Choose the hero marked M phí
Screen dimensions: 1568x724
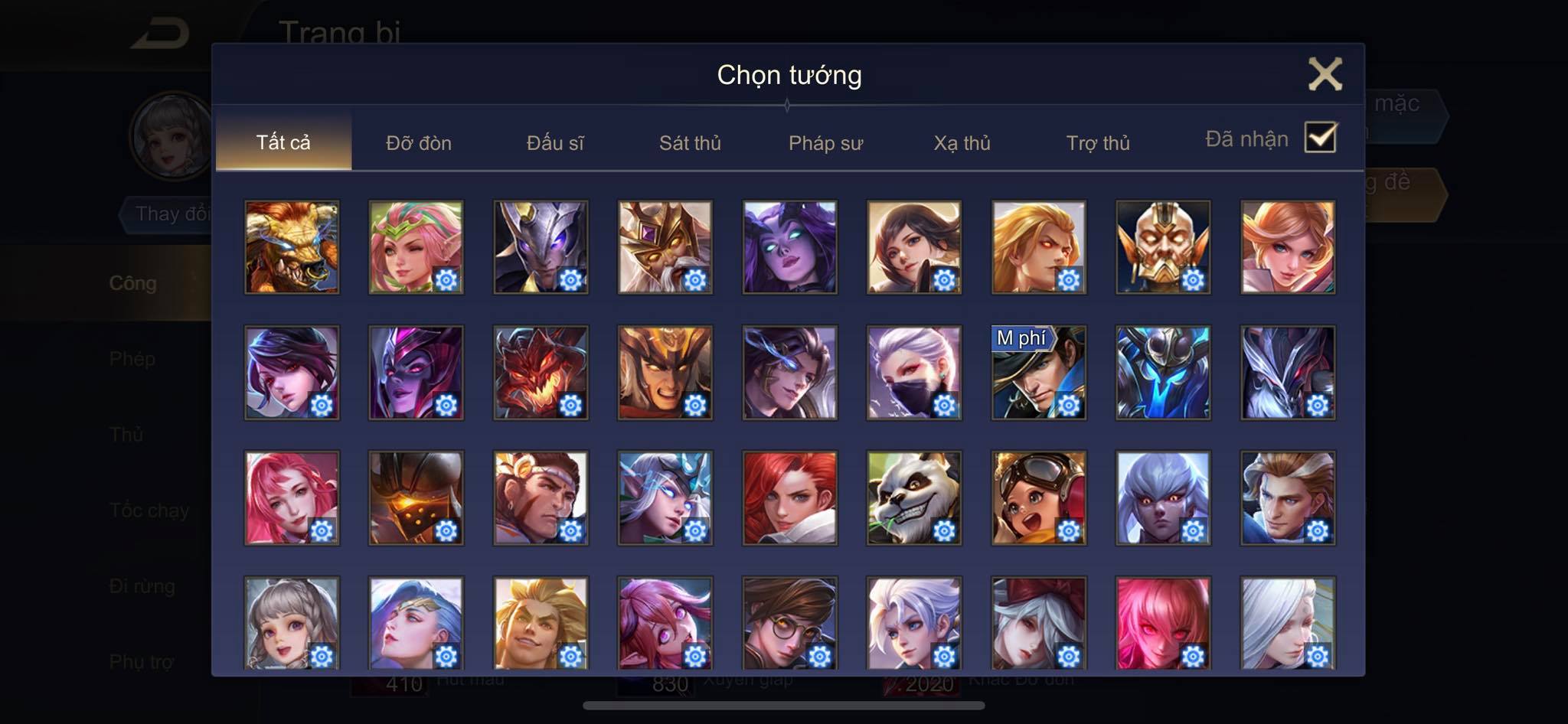pyautogui.click(x=1038, y=373)
